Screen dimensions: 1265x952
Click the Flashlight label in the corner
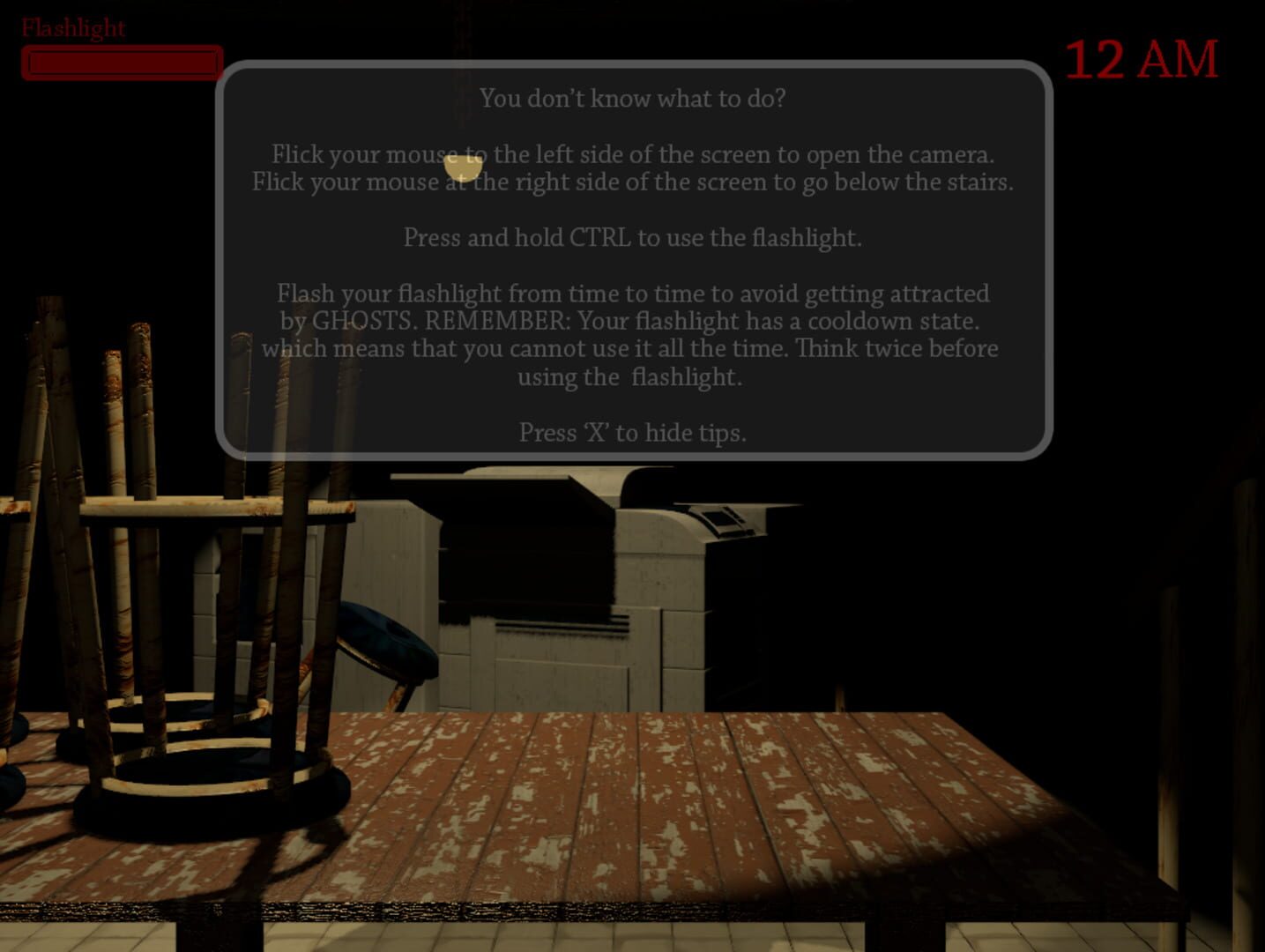(72, 28)
